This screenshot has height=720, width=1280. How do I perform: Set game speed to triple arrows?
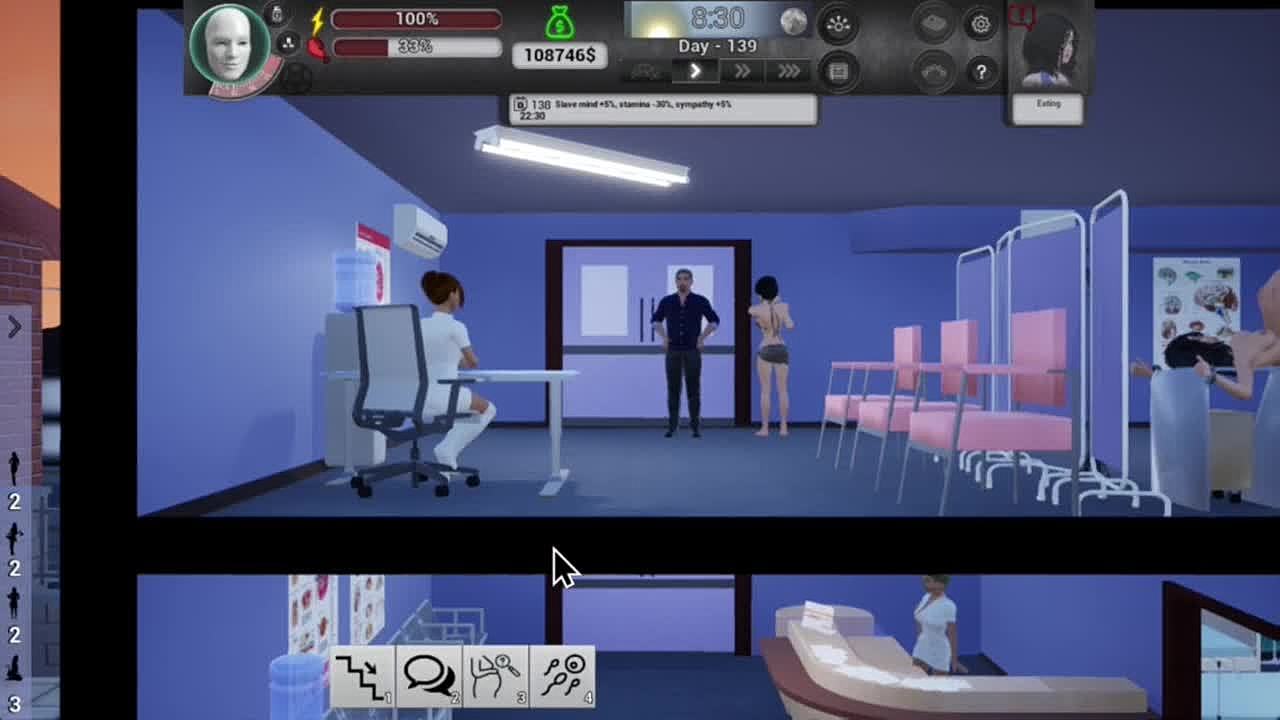coord(789,71)
